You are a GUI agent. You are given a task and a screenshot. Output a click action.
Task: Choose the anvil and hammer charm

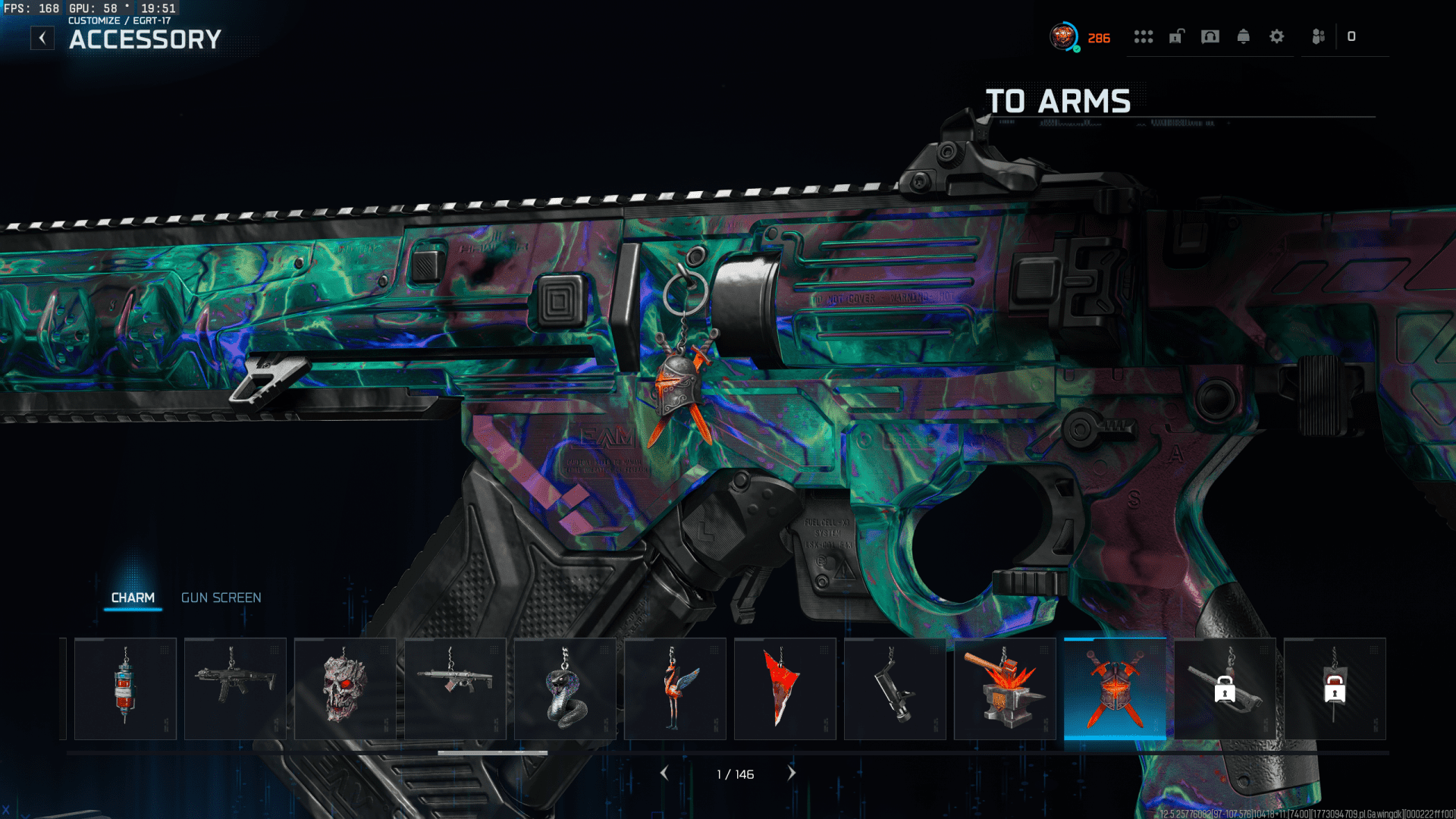pyautogui.click(x=1005, y=689)
